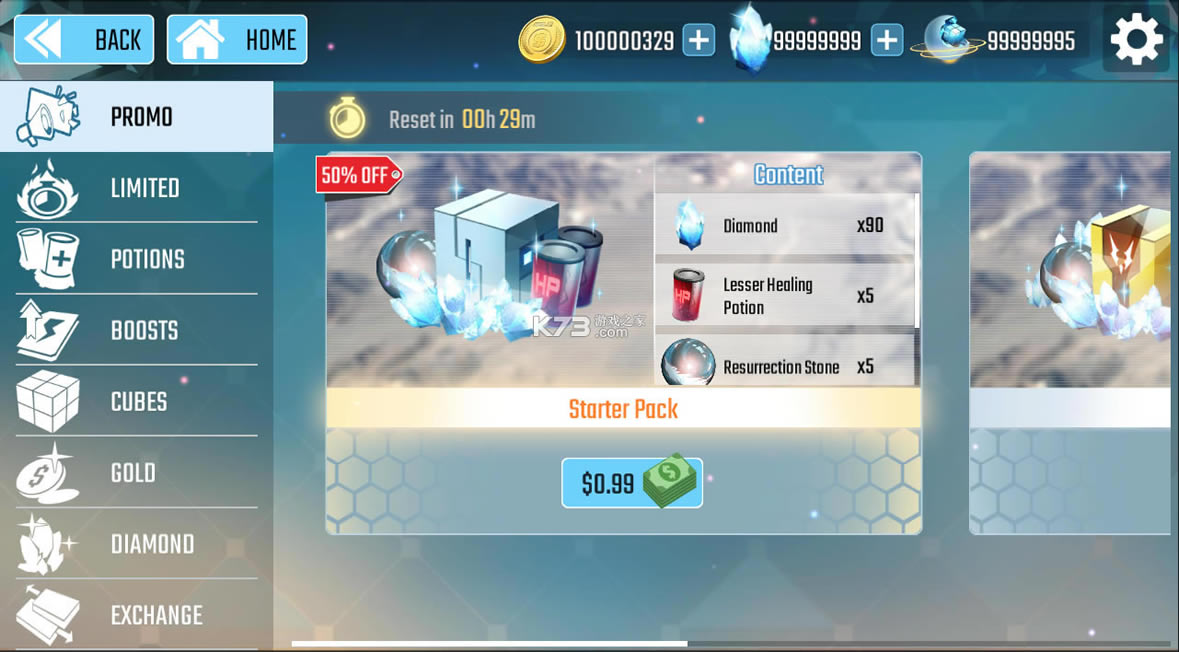
Task: Open the gear settings menu
Action: [1136, 40]
